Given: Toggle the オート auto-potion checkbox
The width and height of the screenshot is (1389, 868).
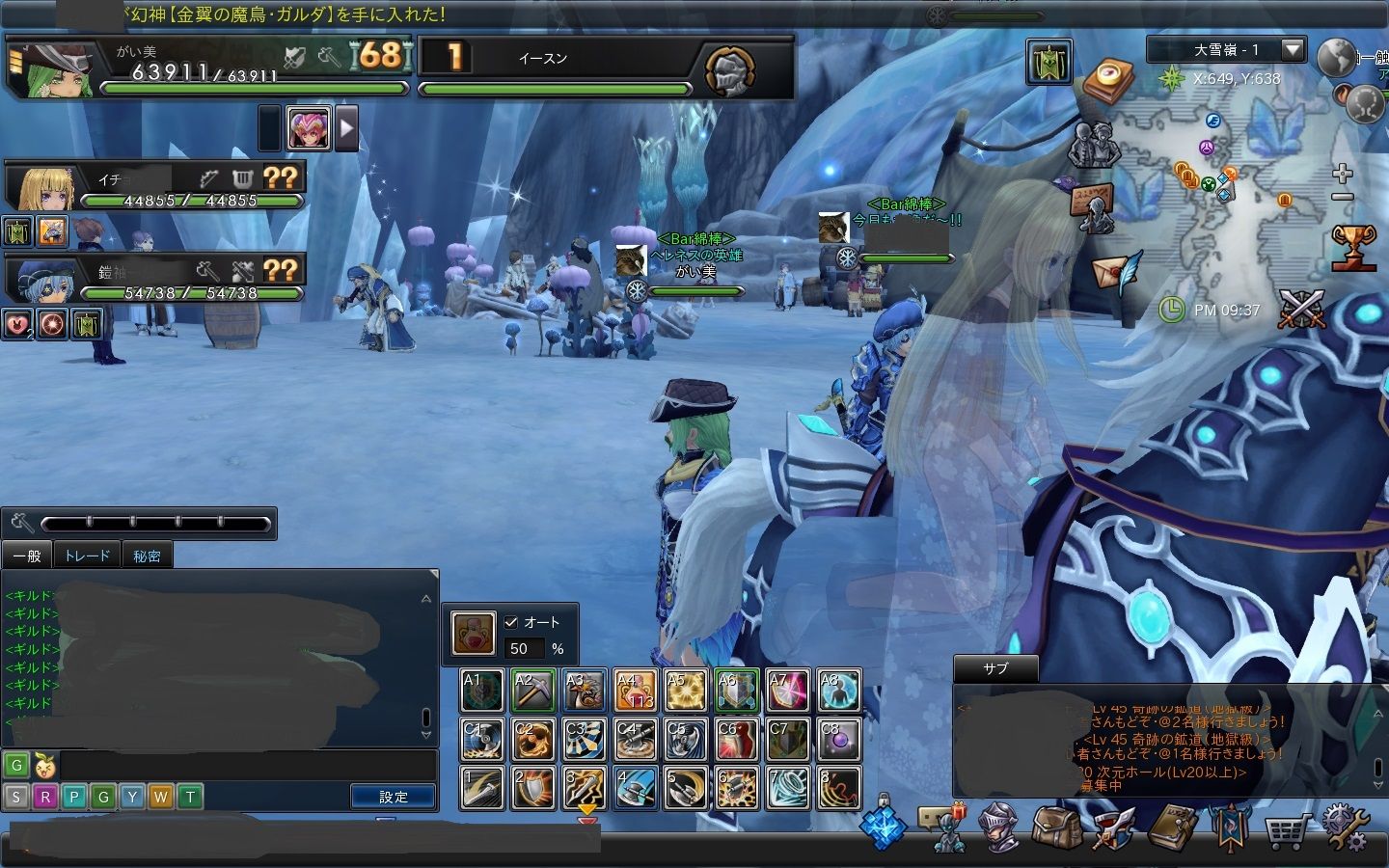Looking at the screenshot, I should [x=511, y=622].
